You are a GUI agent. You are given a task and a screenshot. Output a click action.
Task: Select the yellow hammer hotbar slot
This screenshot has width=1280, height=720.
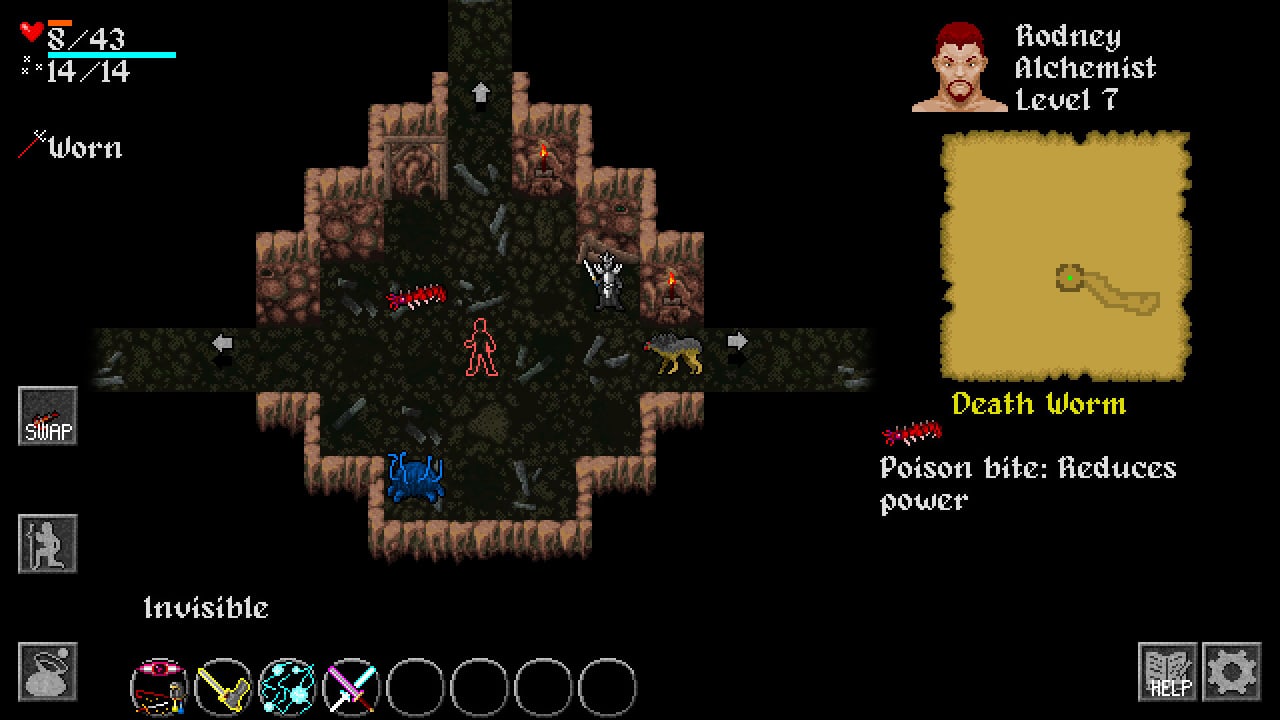(x=223, y=687)
